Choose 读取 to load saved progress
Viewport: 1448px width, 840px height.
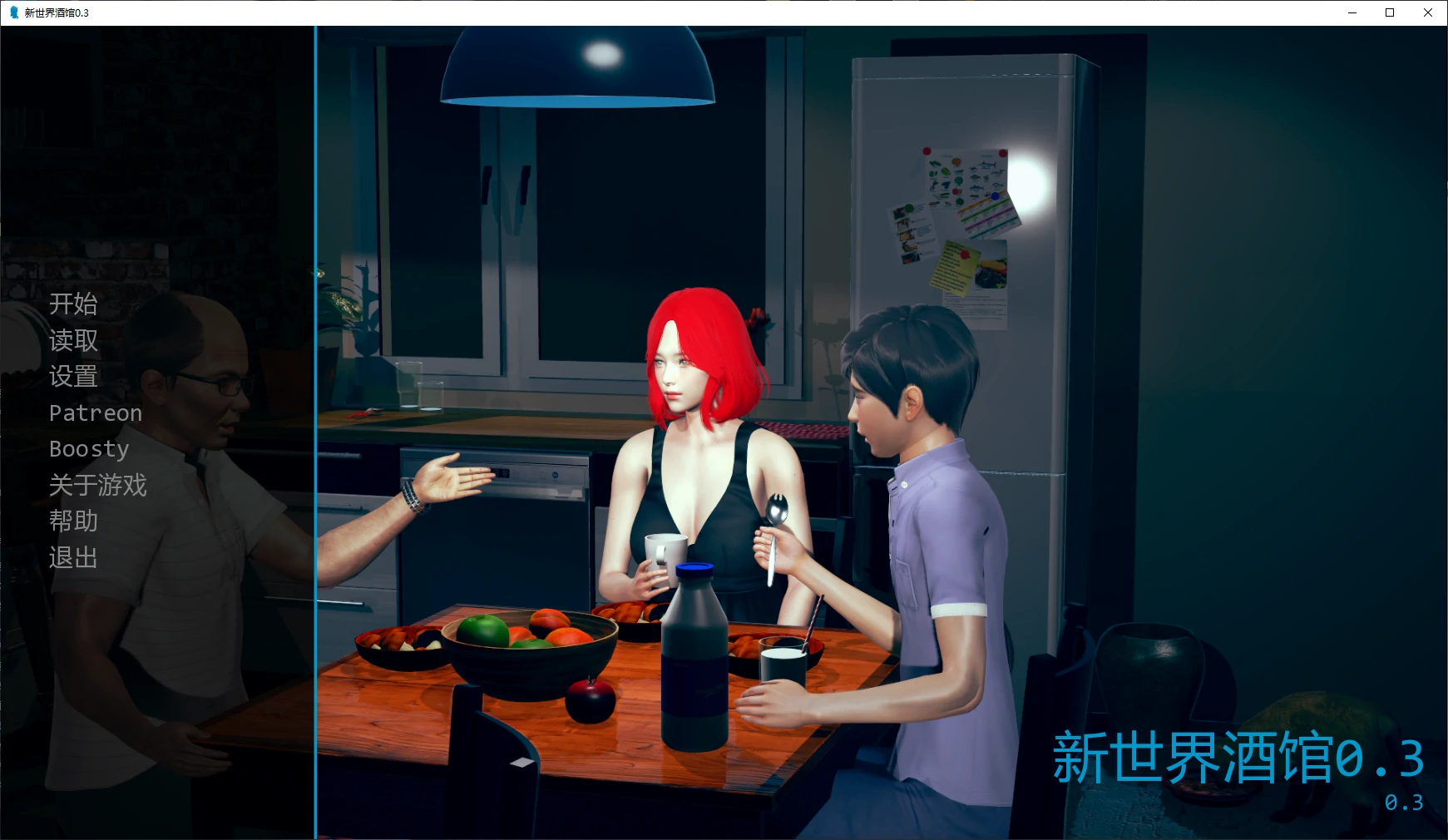pos(72,341)
